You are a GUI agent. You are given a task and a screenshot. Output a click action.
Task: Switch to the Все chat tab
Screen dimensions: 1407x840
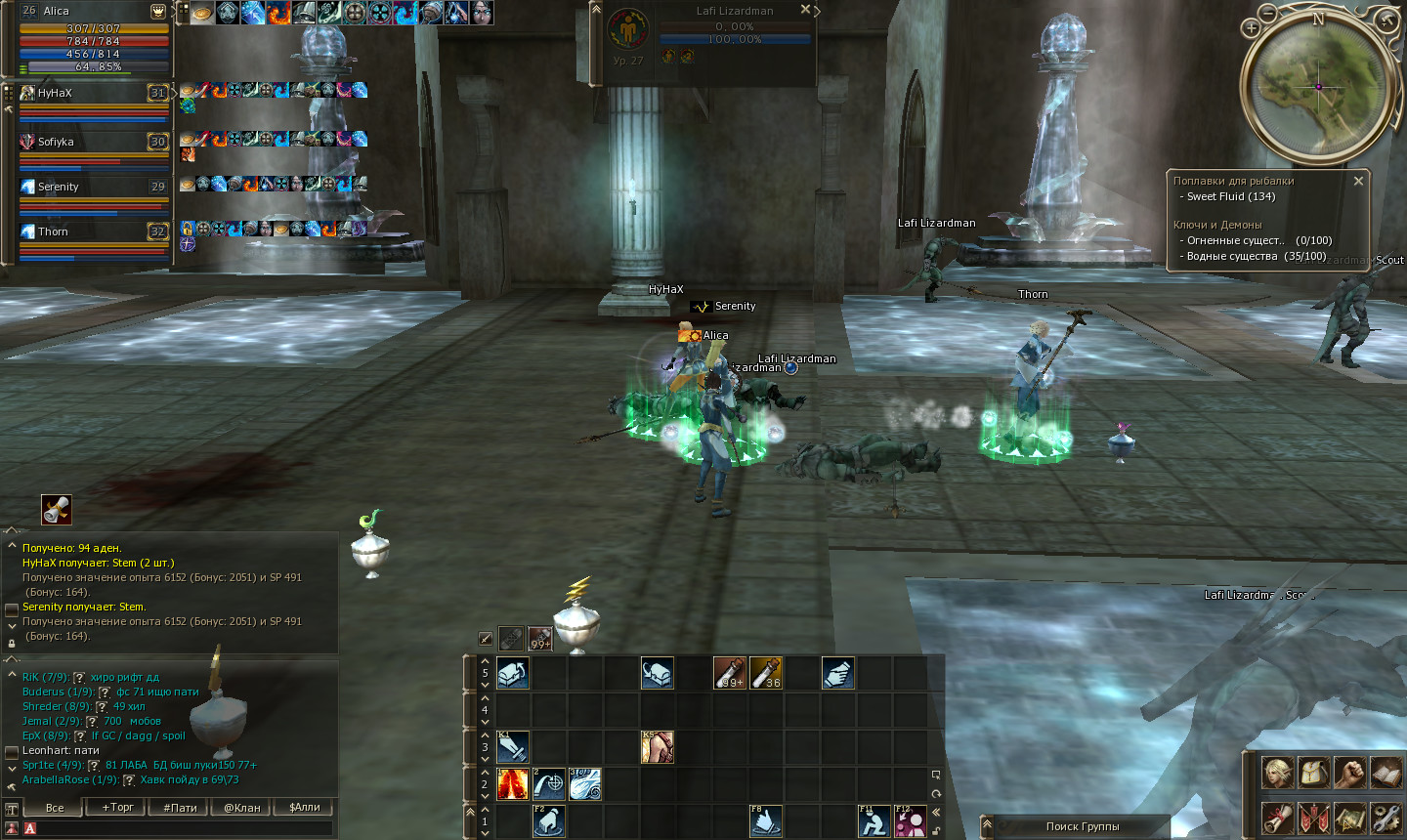click(x=55, y=808)
